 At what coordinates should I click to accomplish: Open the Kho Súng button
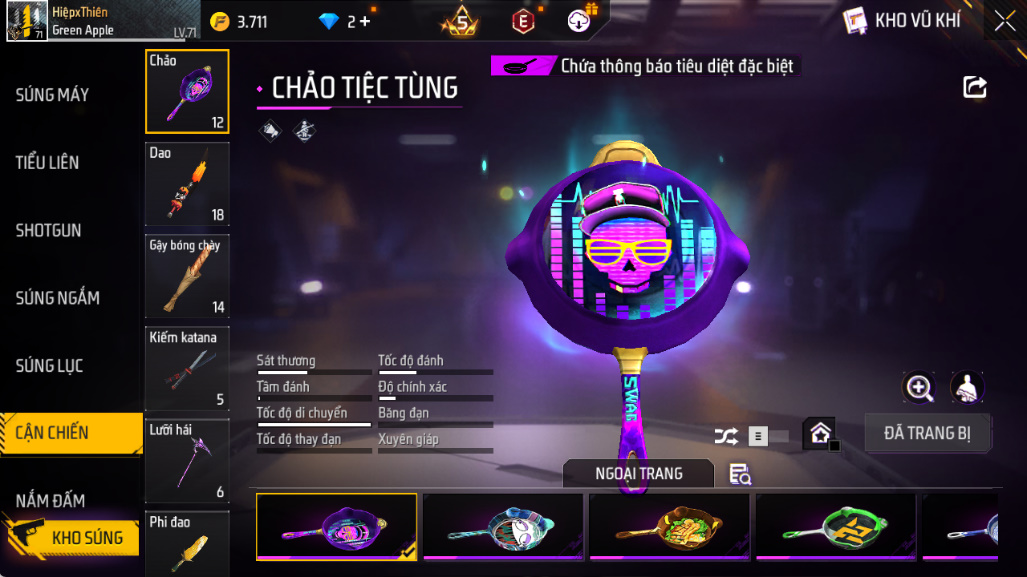(x=72, y=538)
